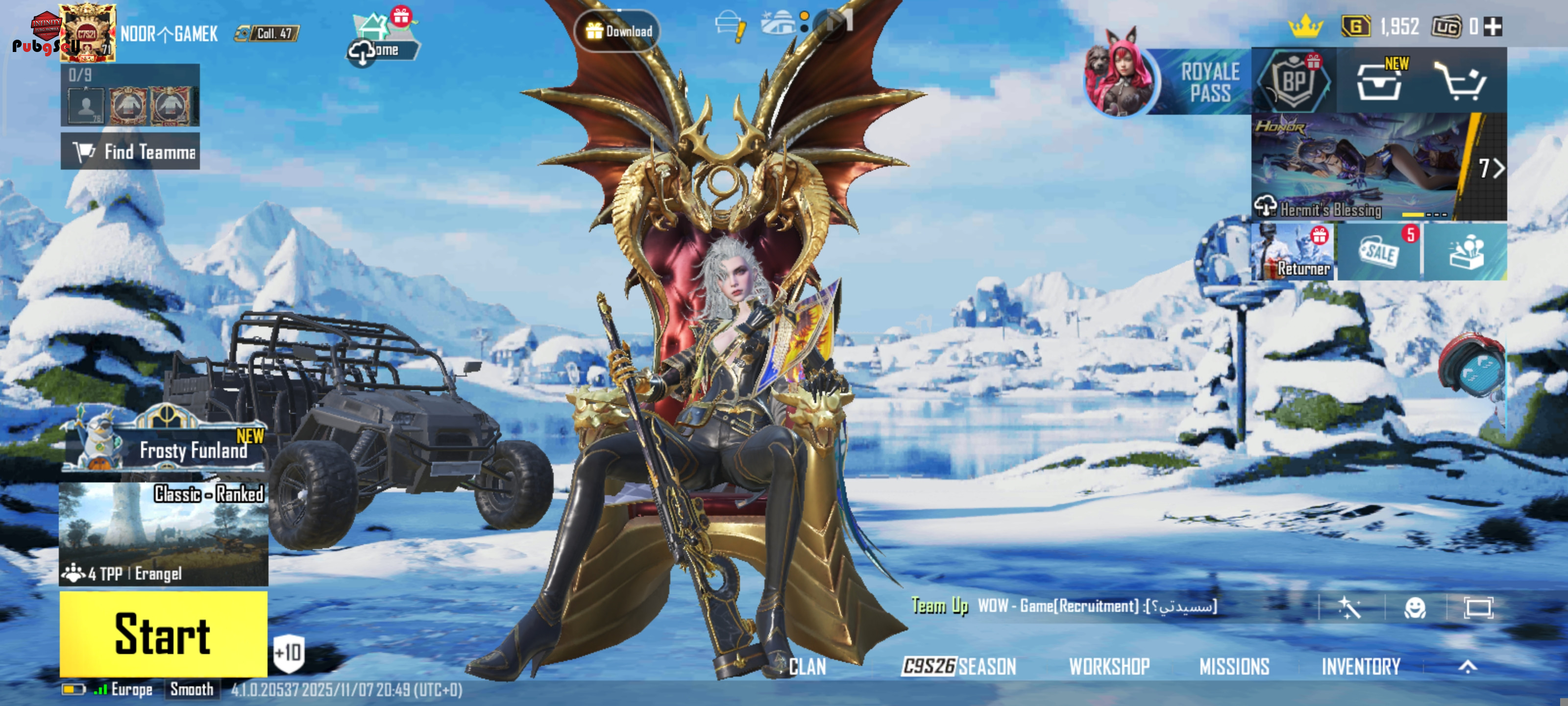This screenshot has width=1568, height=706.
Task: Go to the Workshop
Action: 1109,666
